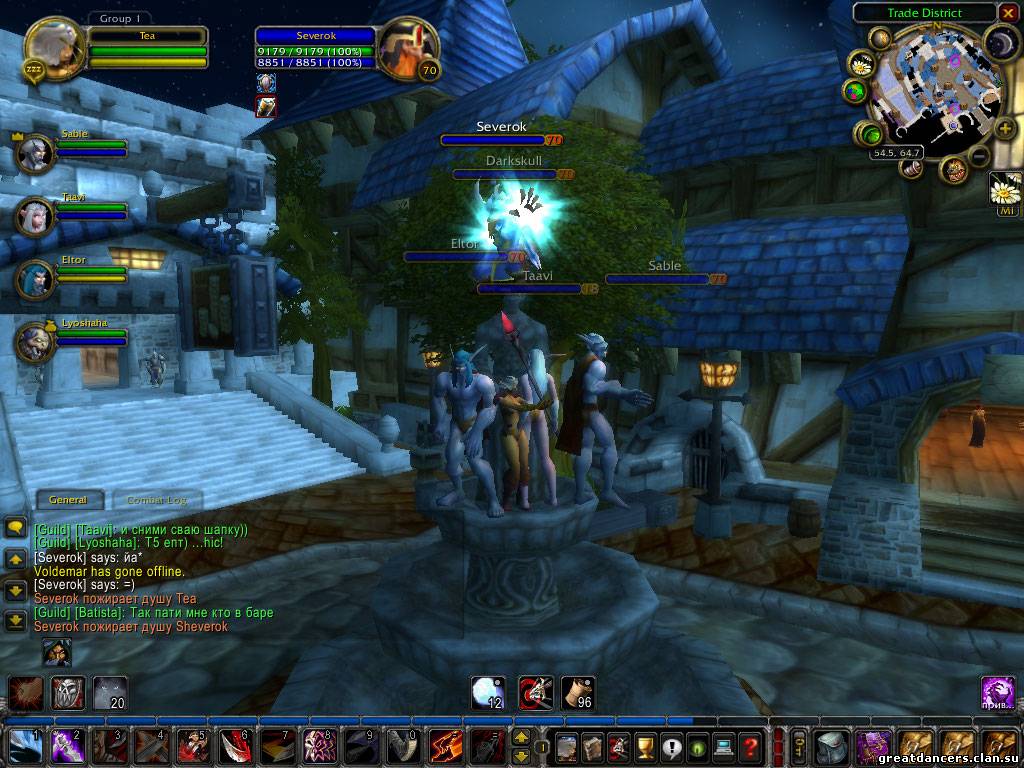Viewport: 1024px width, 768px height.
Task: Select party member Sable's portrait
Action: (35, 153)
